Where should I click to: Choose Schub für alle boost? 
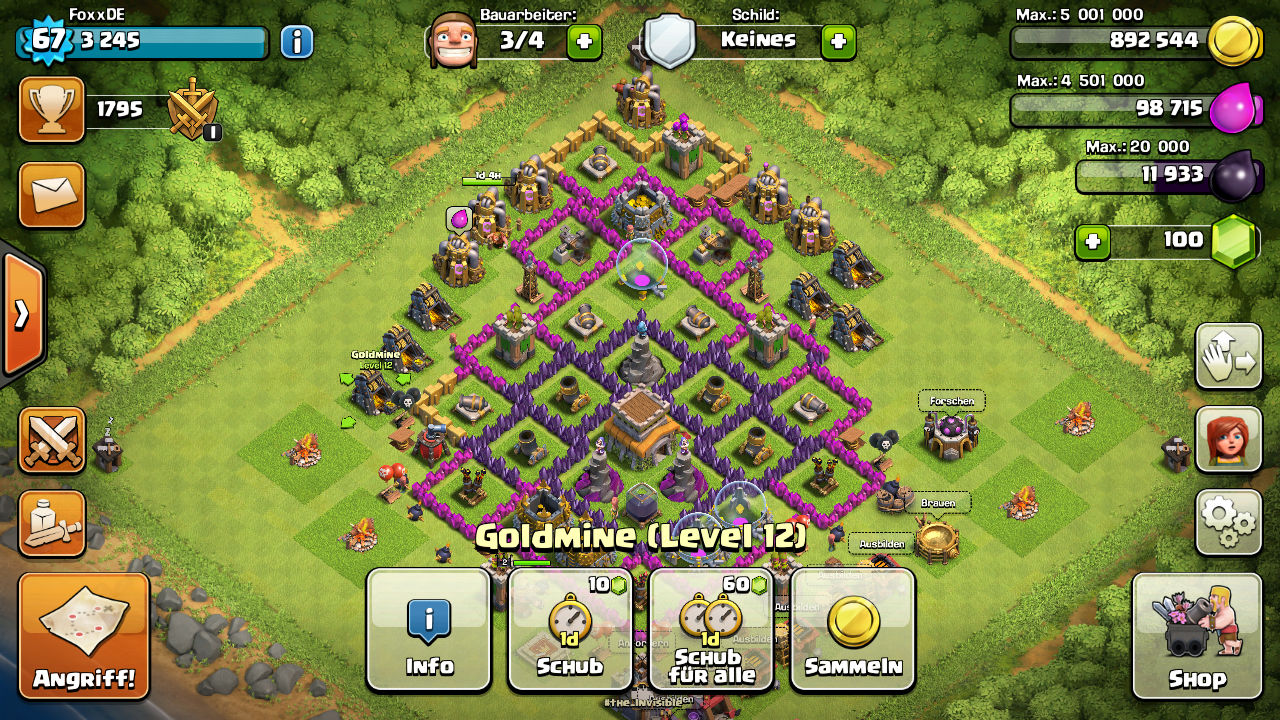coord(710,630)
